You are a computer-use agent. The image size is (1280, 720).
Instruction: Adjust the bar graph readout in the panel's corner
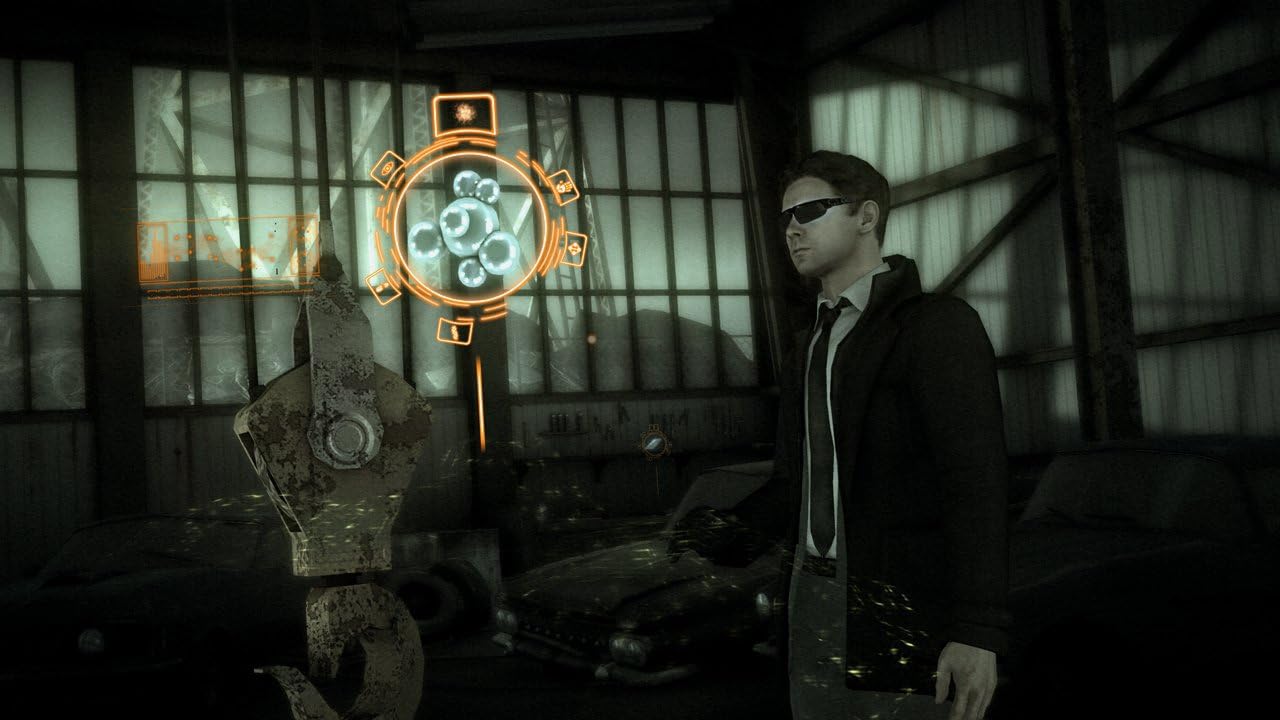pyautogui.click(x=153, y=272)
